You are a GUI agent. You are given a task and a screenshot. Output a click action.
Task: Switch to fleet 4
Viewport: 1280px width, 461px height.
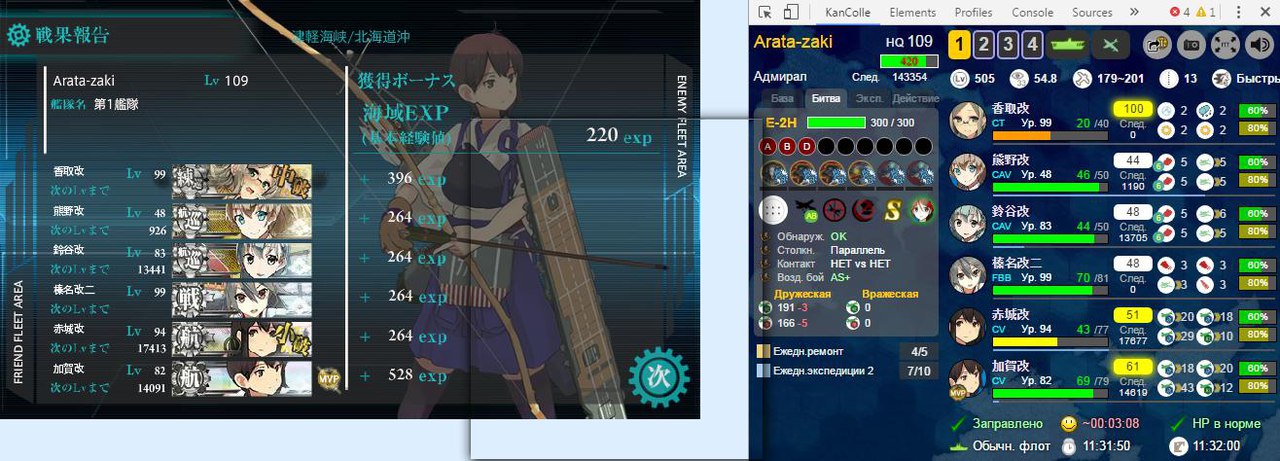pos(1033,45)
